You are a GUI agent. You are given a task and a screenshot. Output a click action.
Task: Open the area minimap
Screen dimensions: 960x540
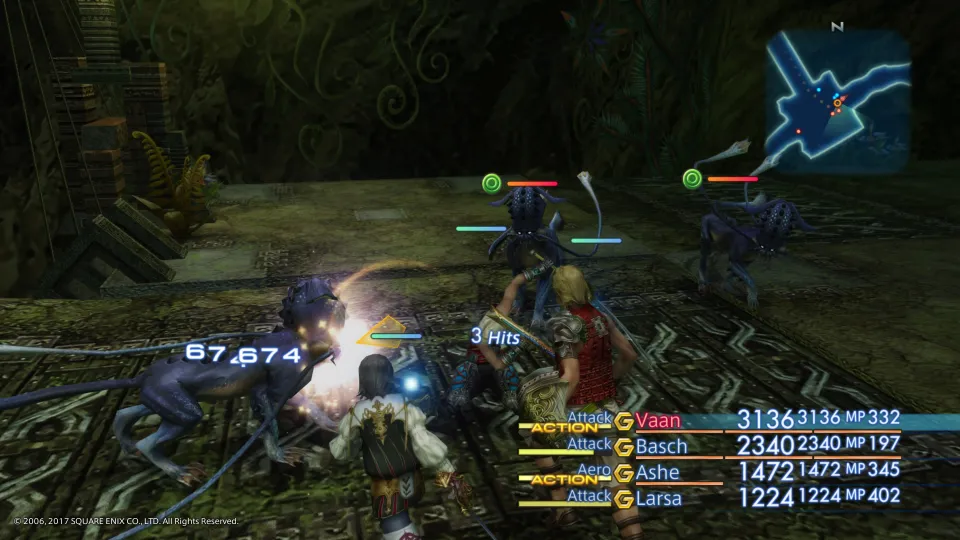[x=838, y=101]
